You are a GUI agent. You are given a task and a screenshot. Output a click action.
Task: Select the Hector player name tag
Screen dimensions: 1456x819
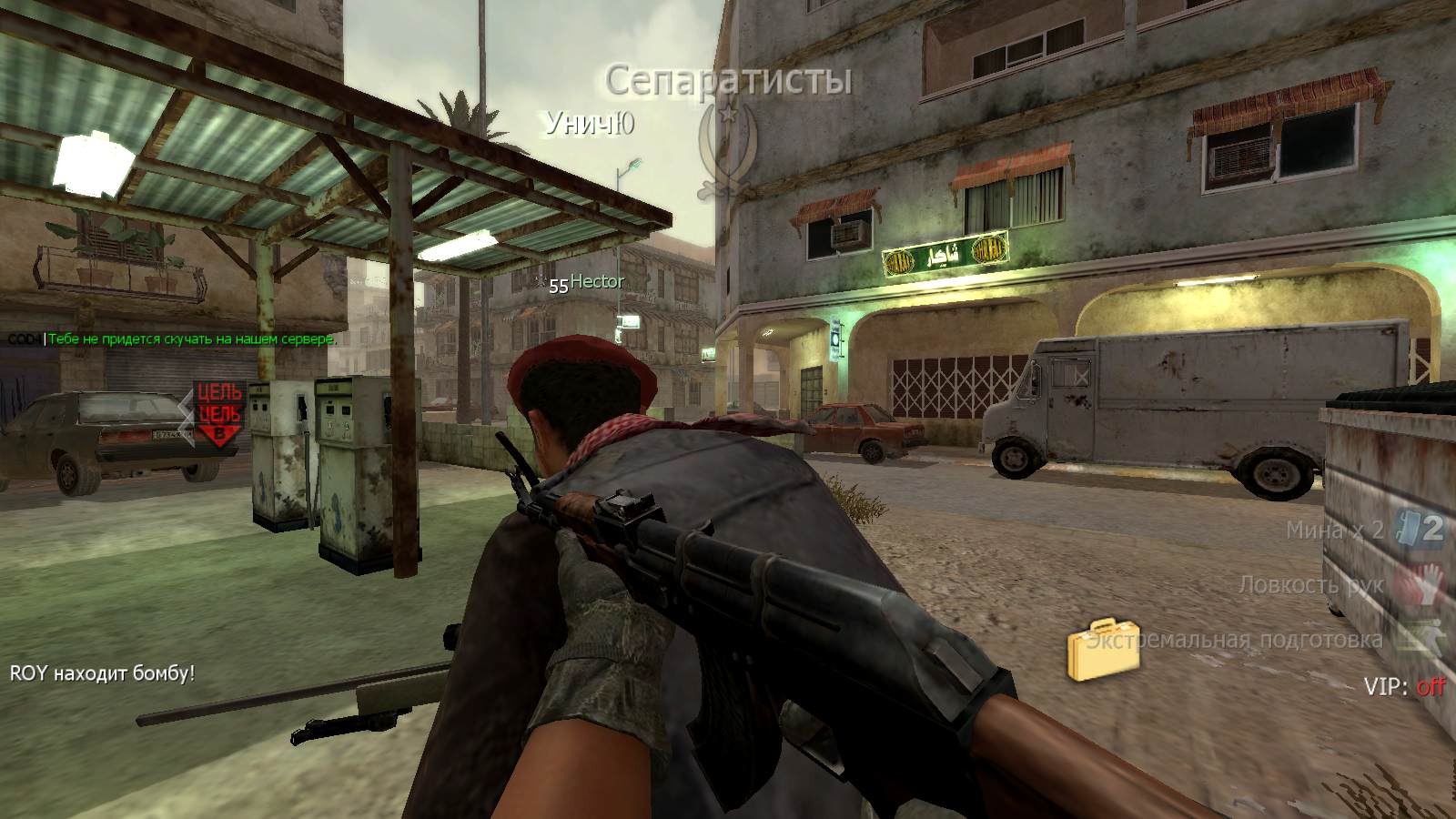click(597, 282)
